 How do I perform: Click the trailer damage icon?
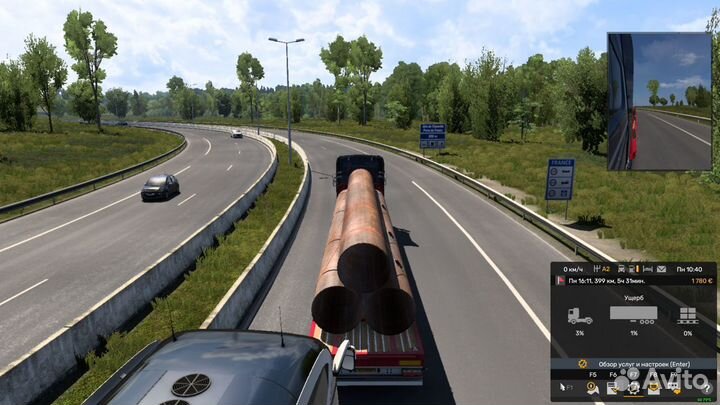pos(634,315)
